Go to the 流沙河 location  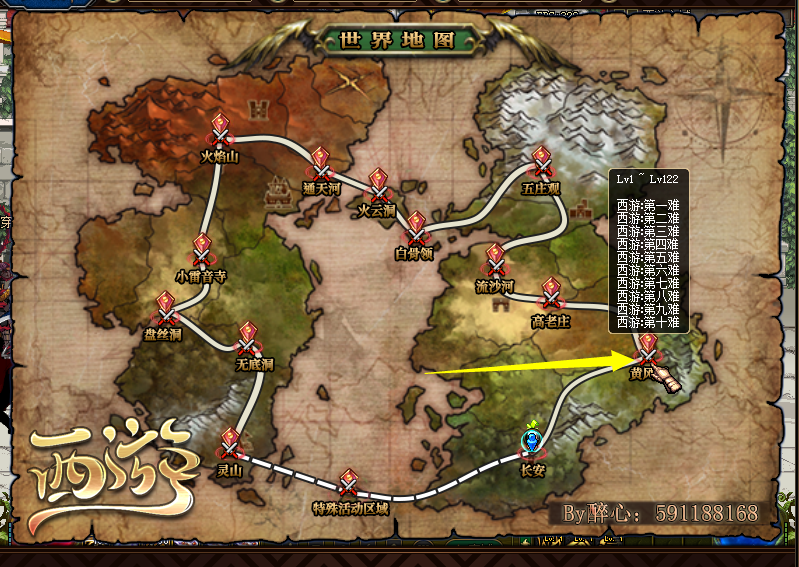[x=495, y=263]
